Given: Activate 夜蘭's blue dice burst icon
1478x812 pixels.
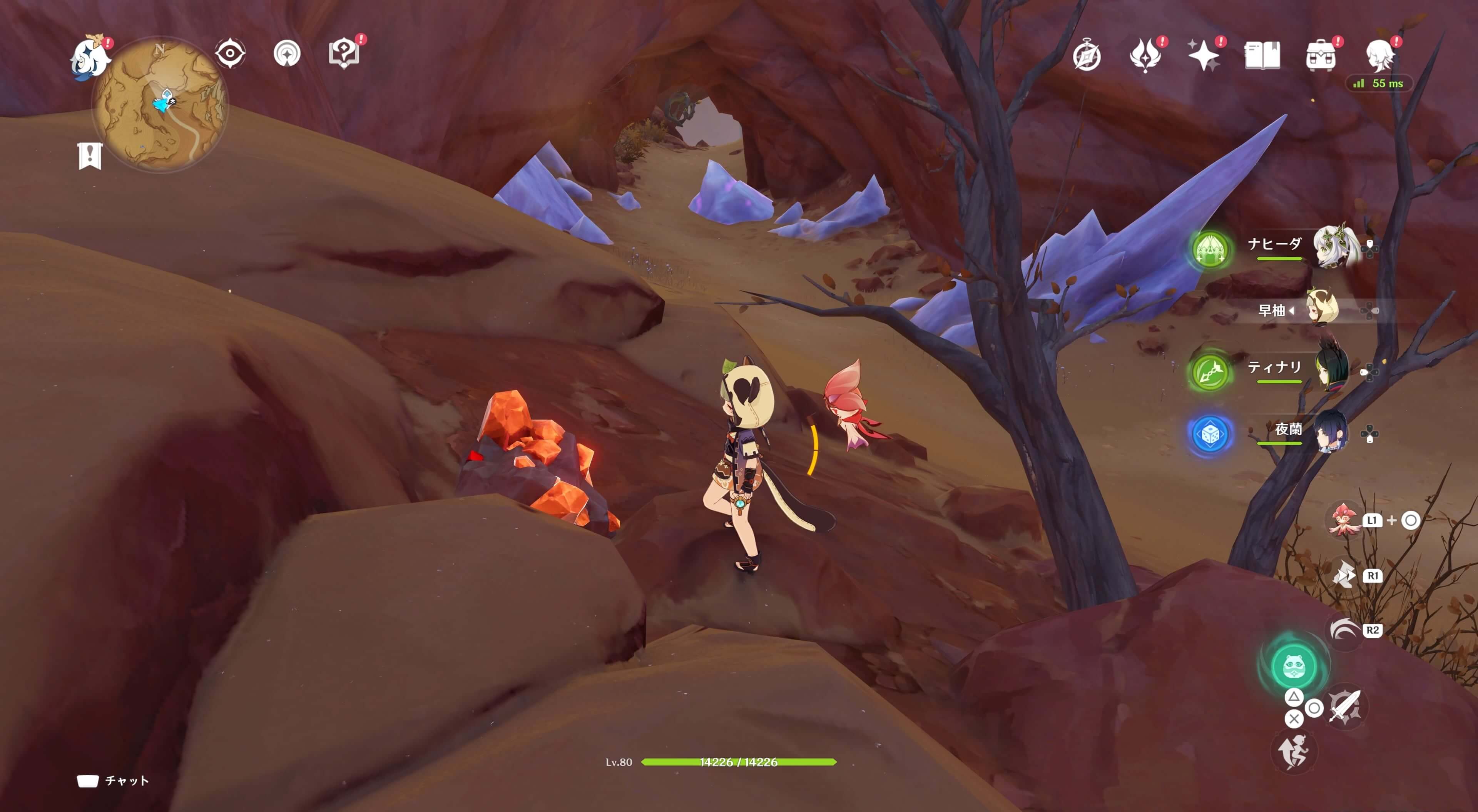Looking at the screenshot, I should point(1210,434).
